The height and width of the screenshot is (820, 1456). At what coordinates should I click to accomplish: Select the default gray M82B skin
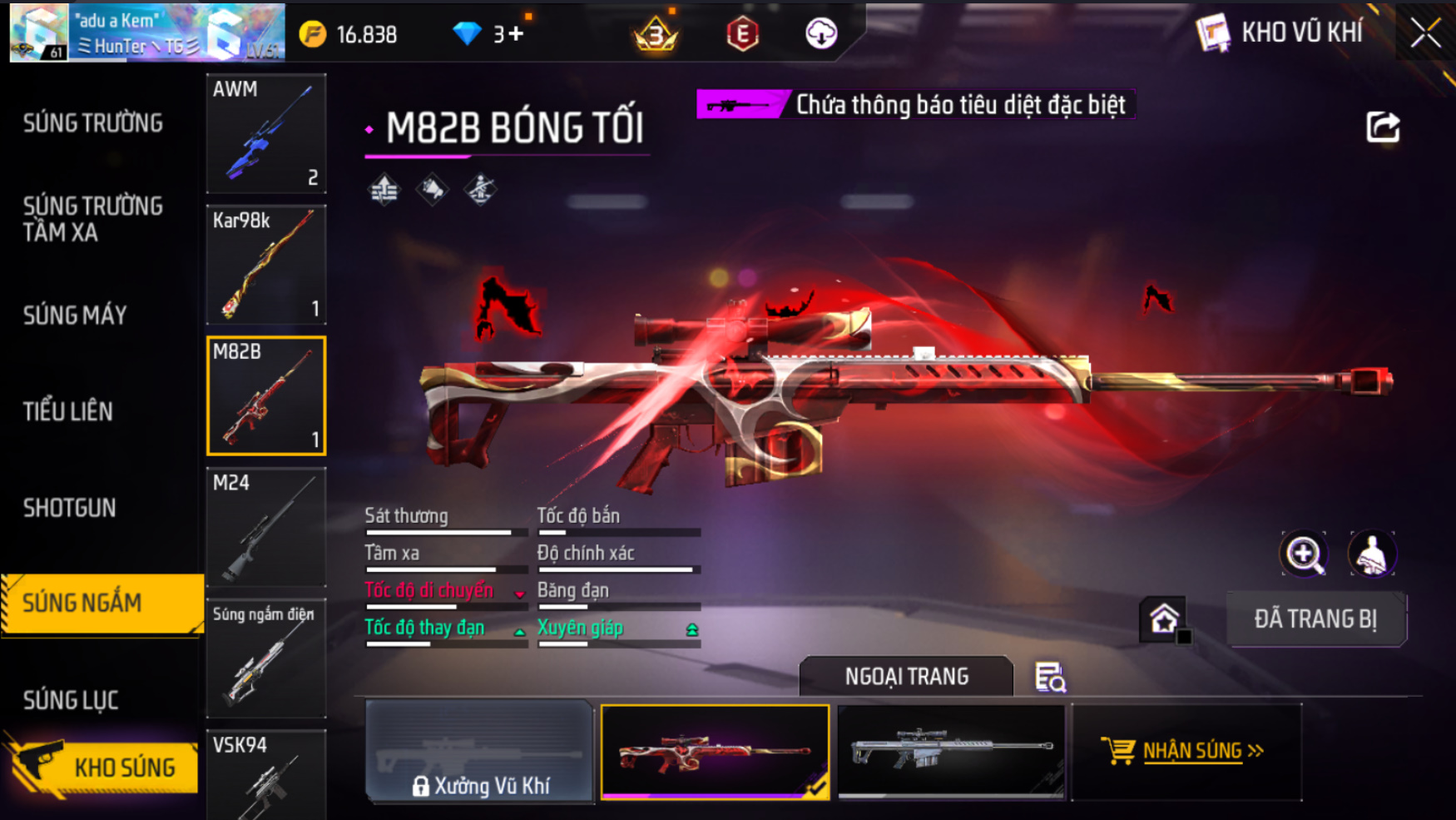pyautogui.click(x=951, y=751)
